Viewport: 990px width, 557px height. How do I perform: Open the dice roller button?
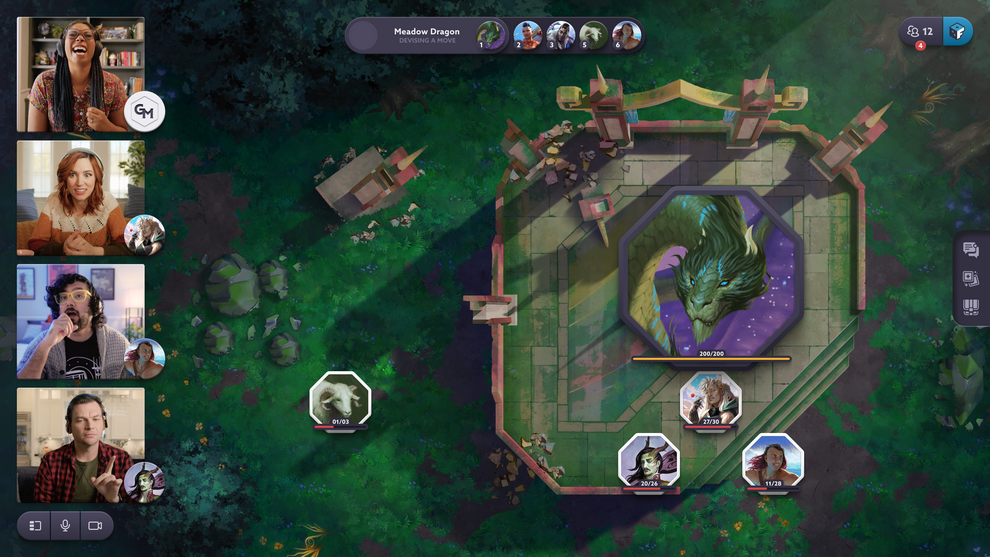click(958, 32)
